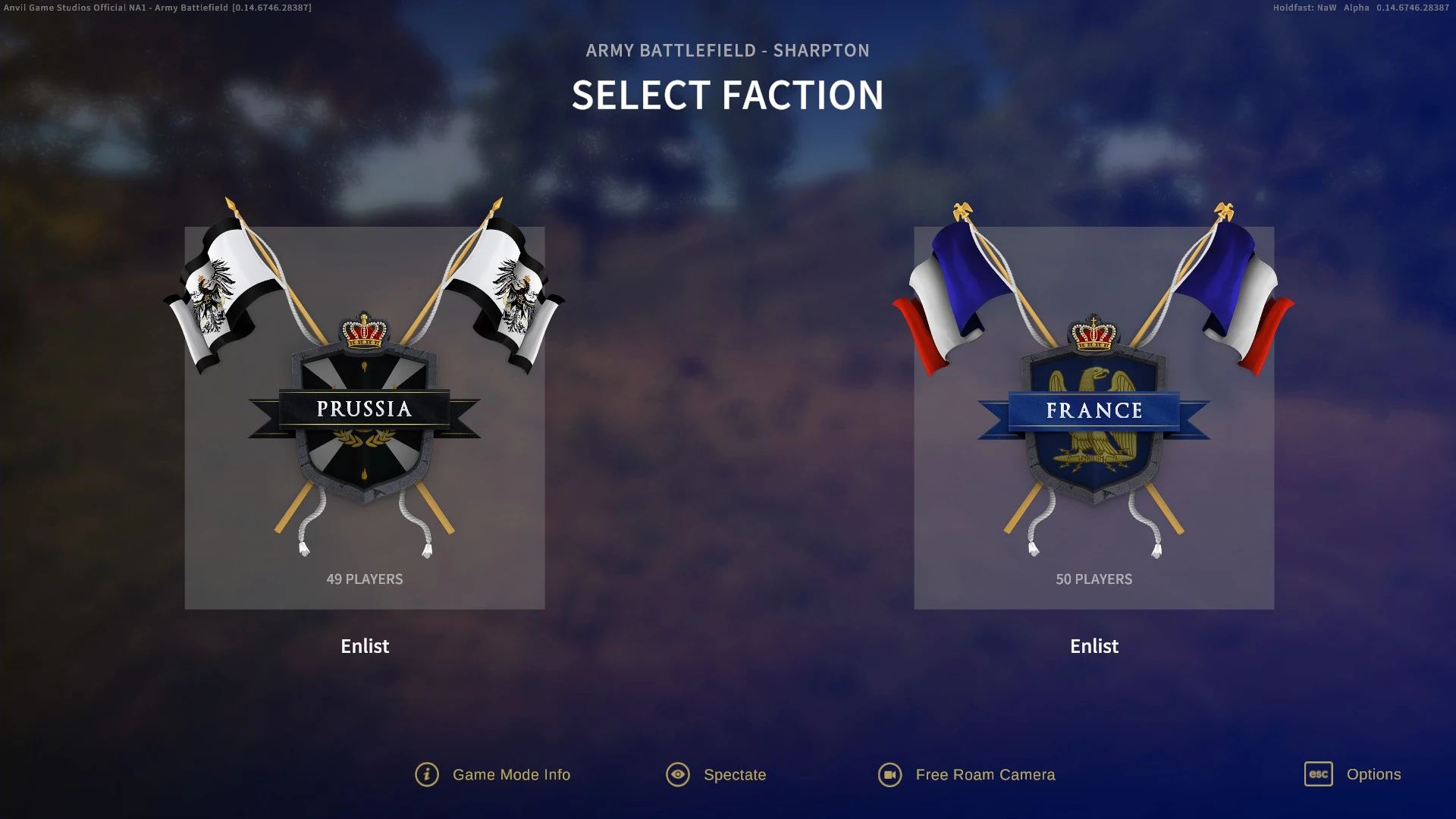Enlist in the France faction

1094,646
